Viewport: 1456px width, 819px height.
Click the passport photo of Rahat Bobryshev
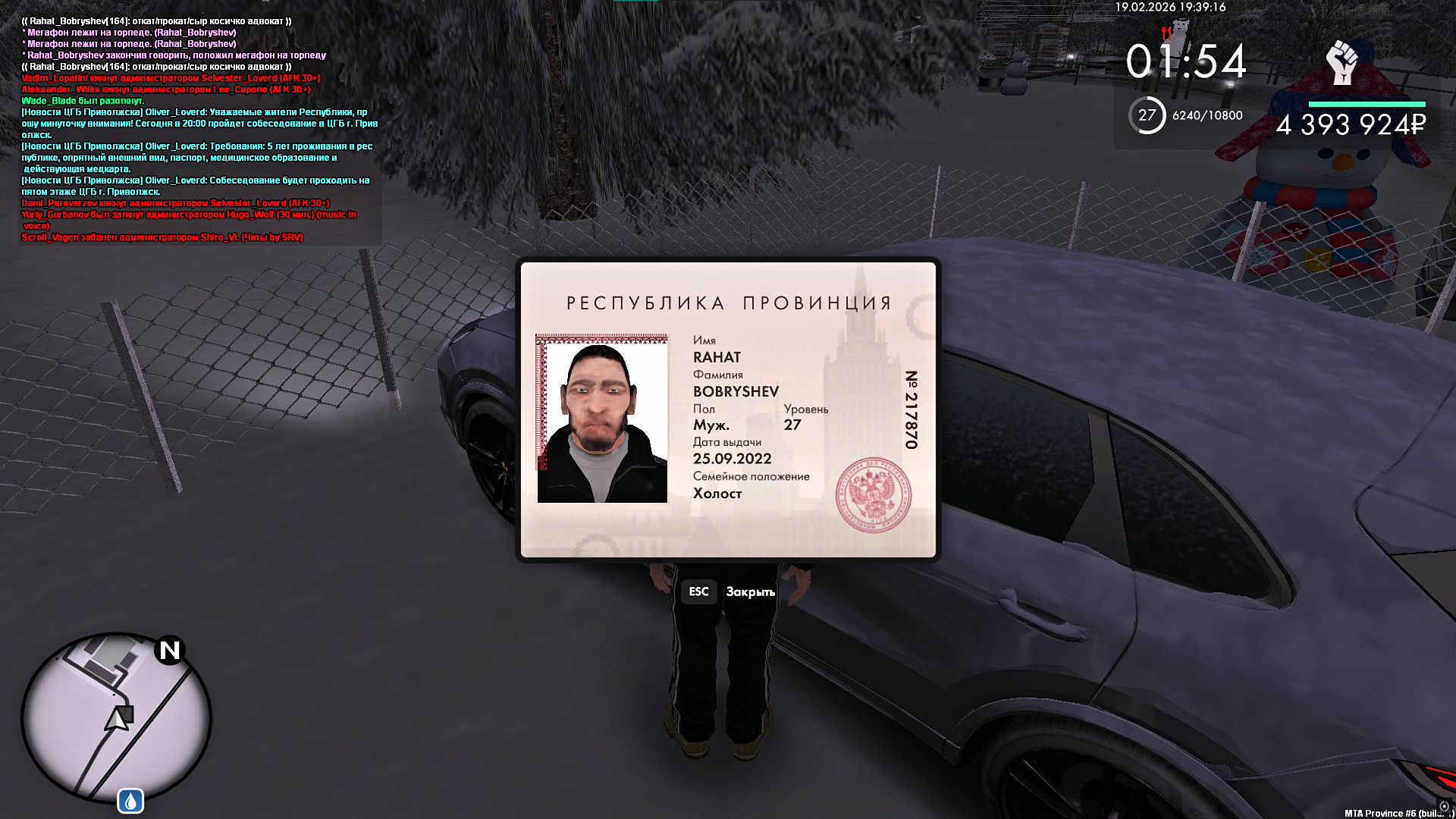(x=602, y=419)
